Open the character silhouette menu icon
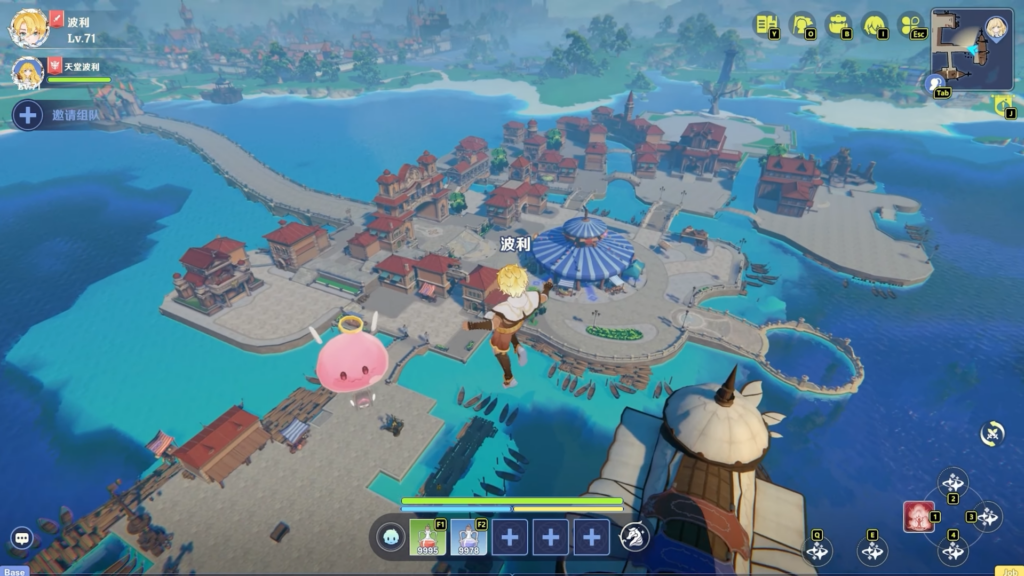This screenshot has height=576, width=1024. tap(803, 25)
